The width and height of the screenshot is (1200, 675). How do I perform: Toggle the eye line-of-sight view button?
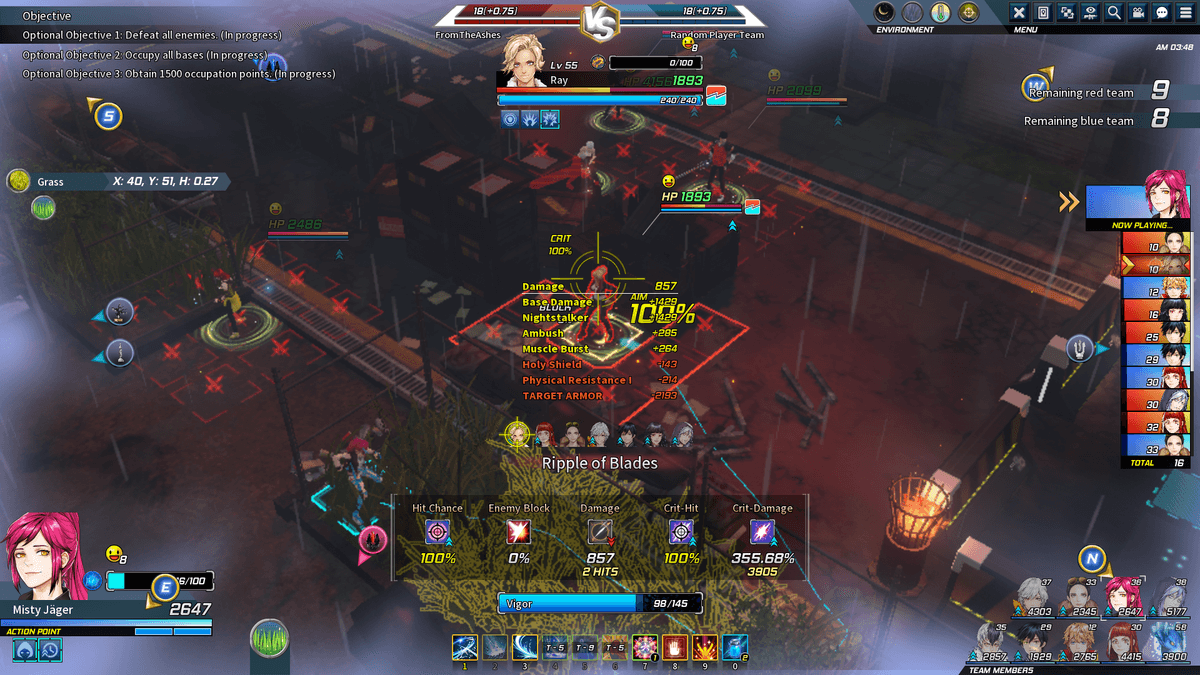coord(1091,13)
